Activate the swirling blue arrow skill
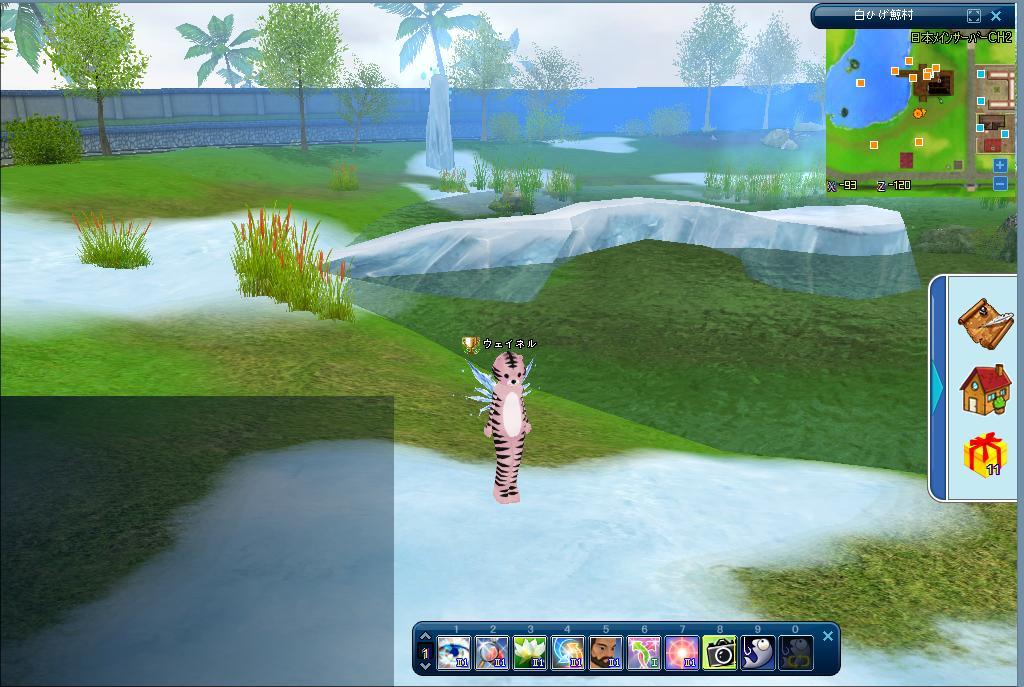The height and width of the screenshot is (687, 1024). 568,654
